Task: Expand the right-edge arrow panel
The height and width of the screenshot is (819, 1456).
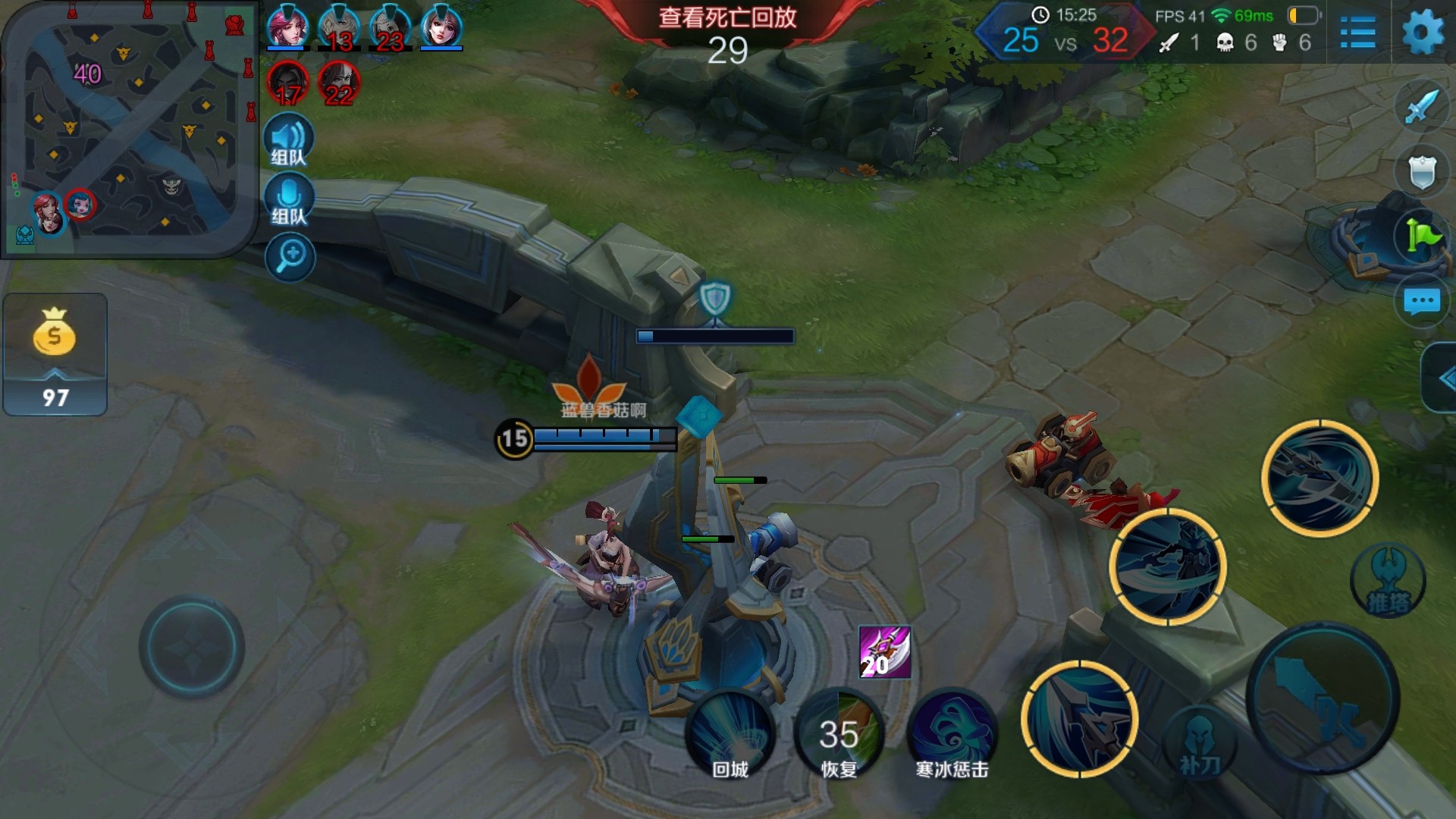Action: click(x=1442, y=378)
